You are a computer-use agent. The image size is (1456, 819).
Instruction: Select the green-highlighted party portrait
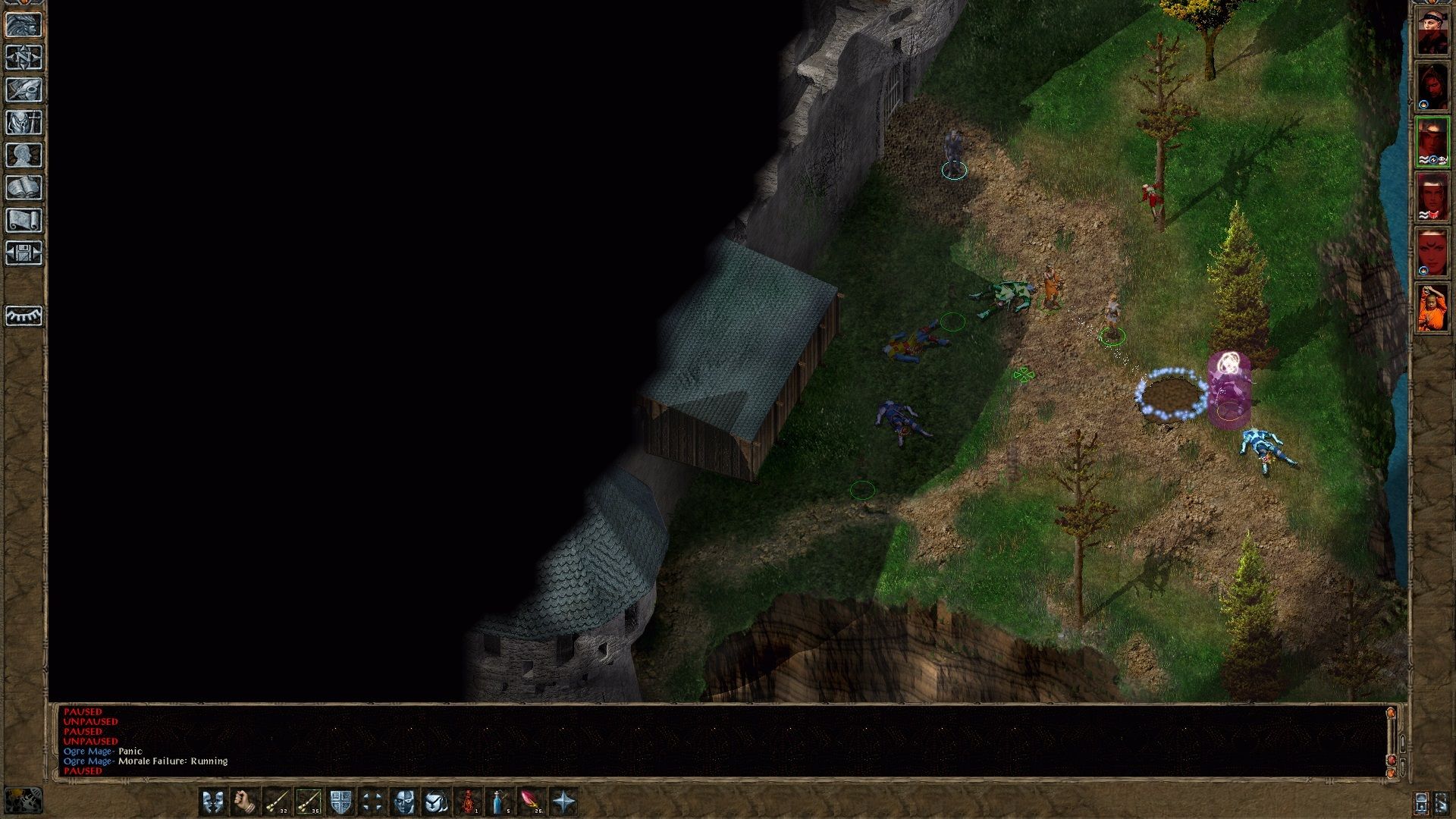coord(1432,142)
